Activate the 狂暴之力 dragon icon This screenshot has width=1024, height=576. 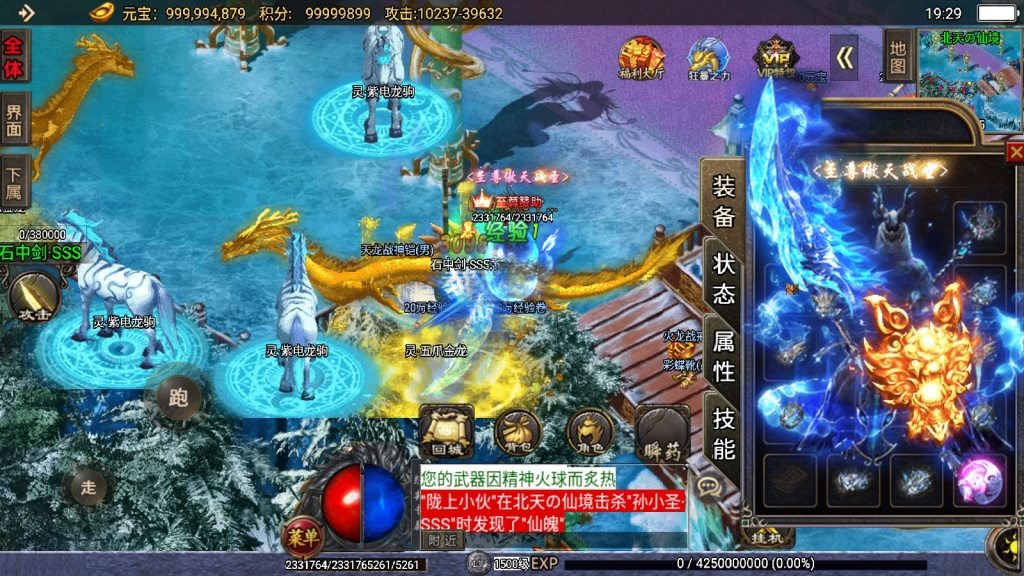[709, 58]
